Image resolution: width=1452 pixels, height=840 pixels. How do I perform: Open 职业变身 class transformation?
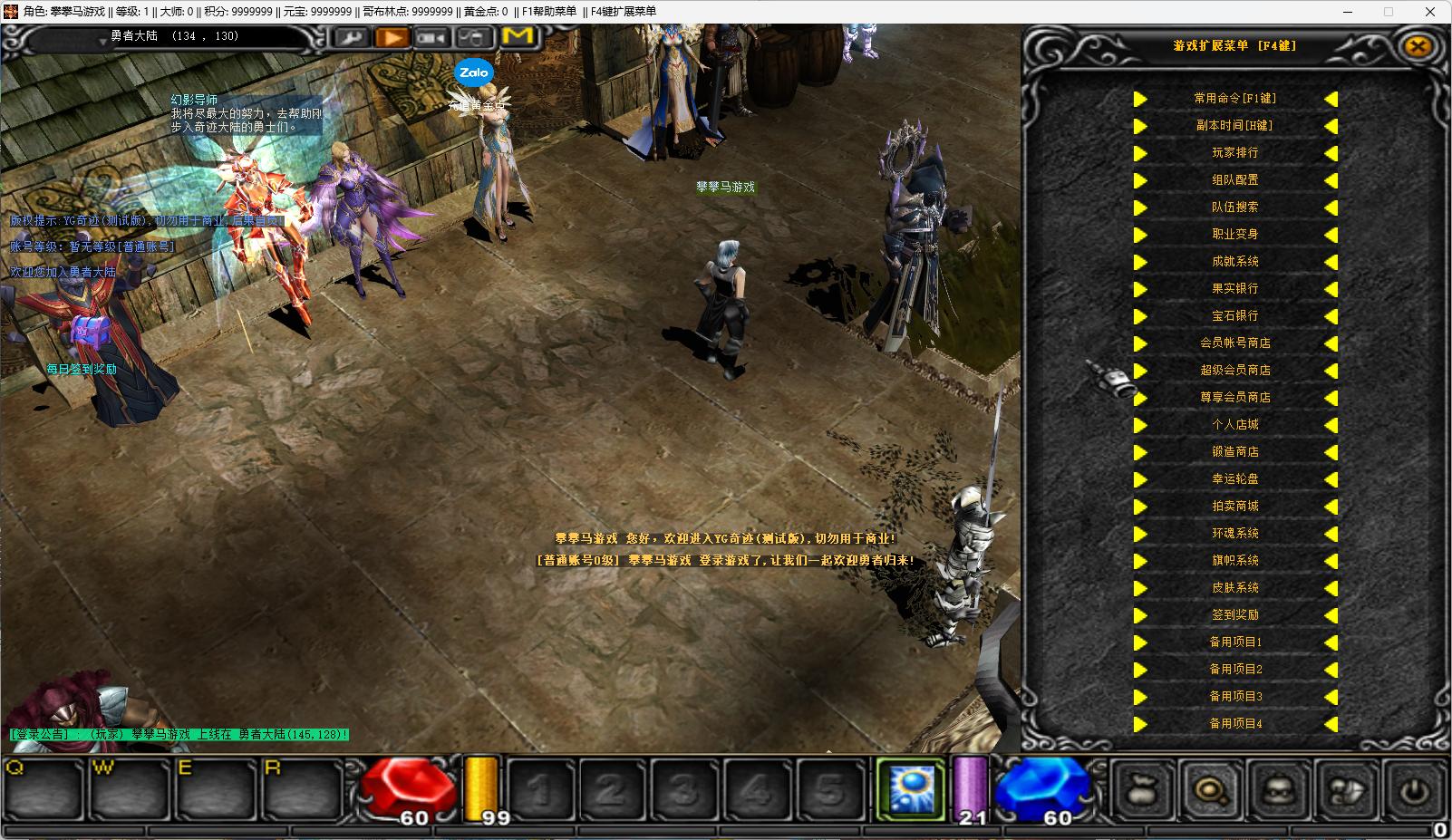(1234, 235)
